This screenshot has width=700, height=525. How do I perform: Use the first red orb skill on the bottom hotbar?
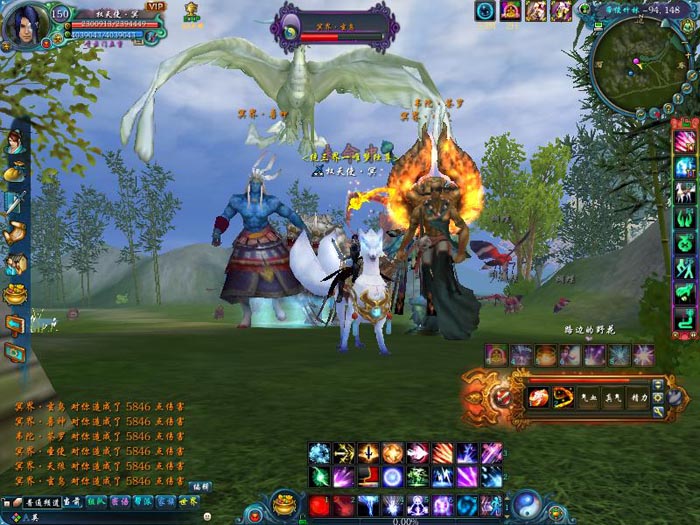click(x=320, y=505)
